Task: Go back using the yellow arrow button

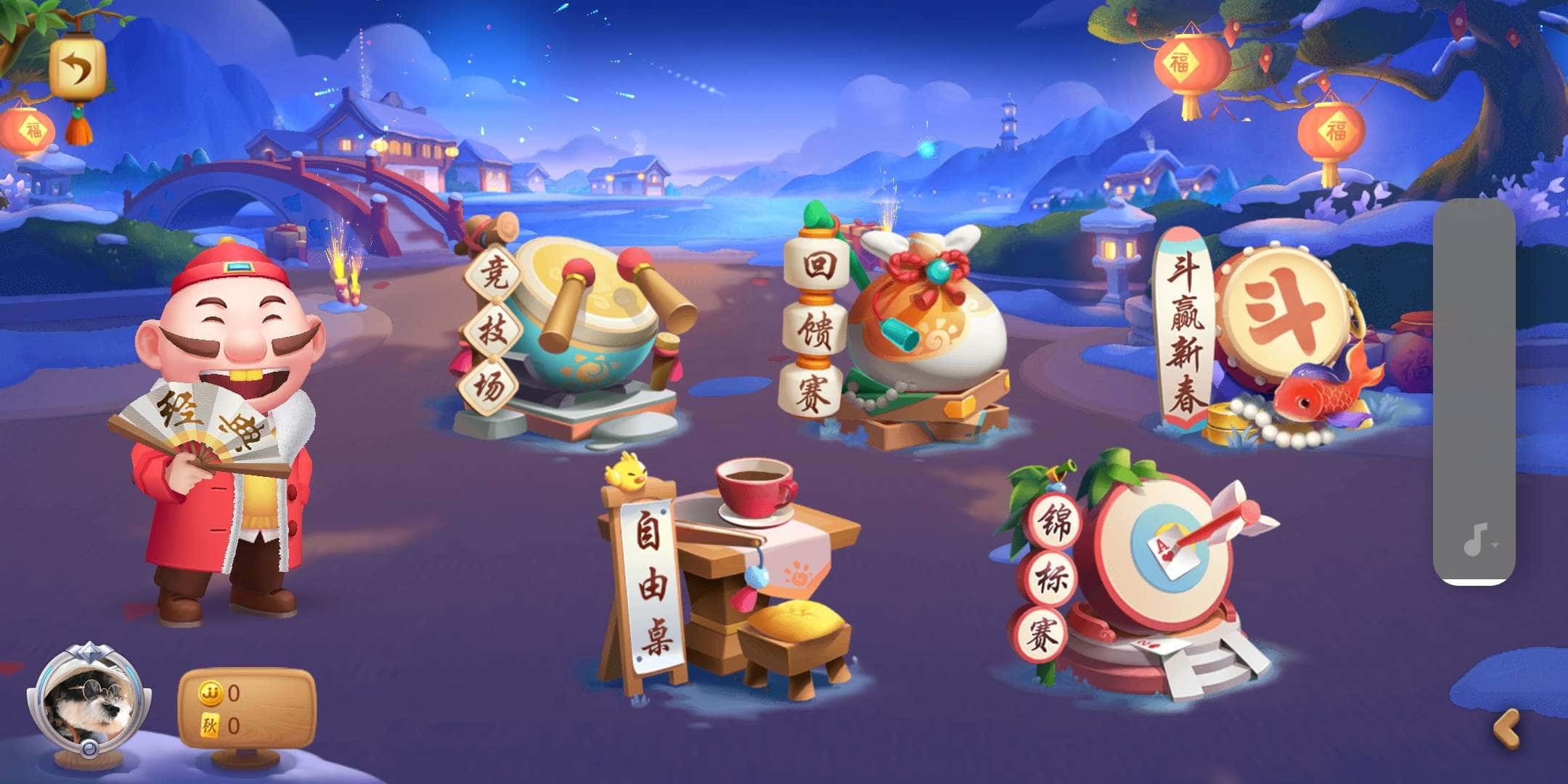Action: [78, 70]
